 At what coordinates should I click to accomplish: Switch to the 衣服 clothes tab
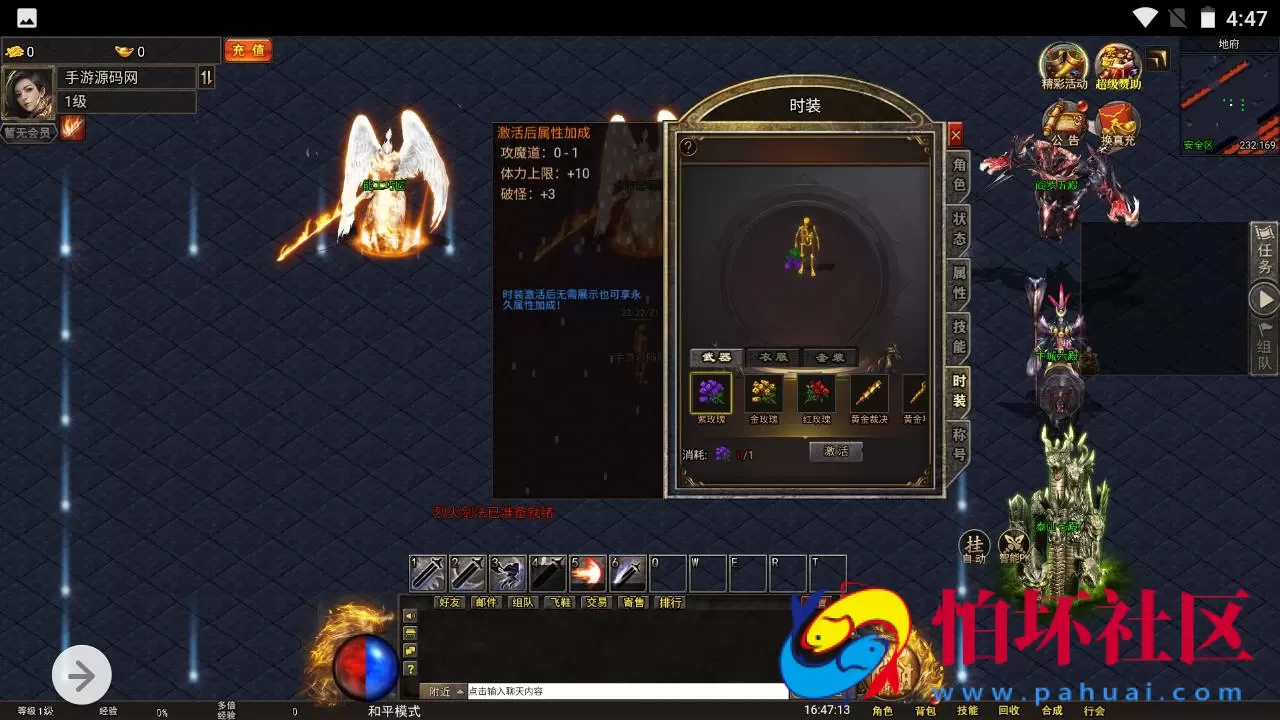click(773, 357)
